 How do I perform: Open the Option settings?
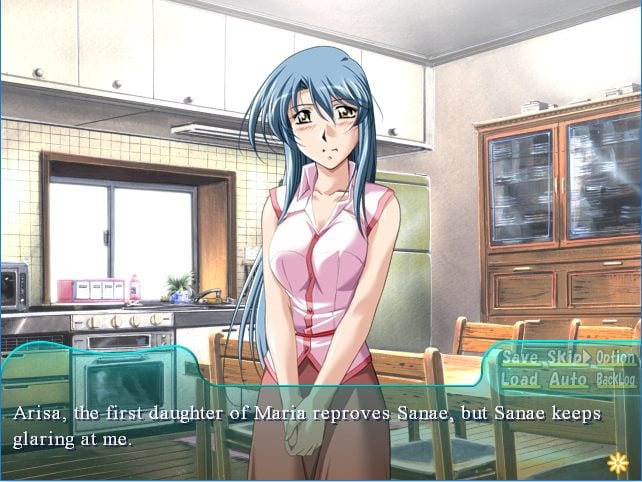pos(615,357)
